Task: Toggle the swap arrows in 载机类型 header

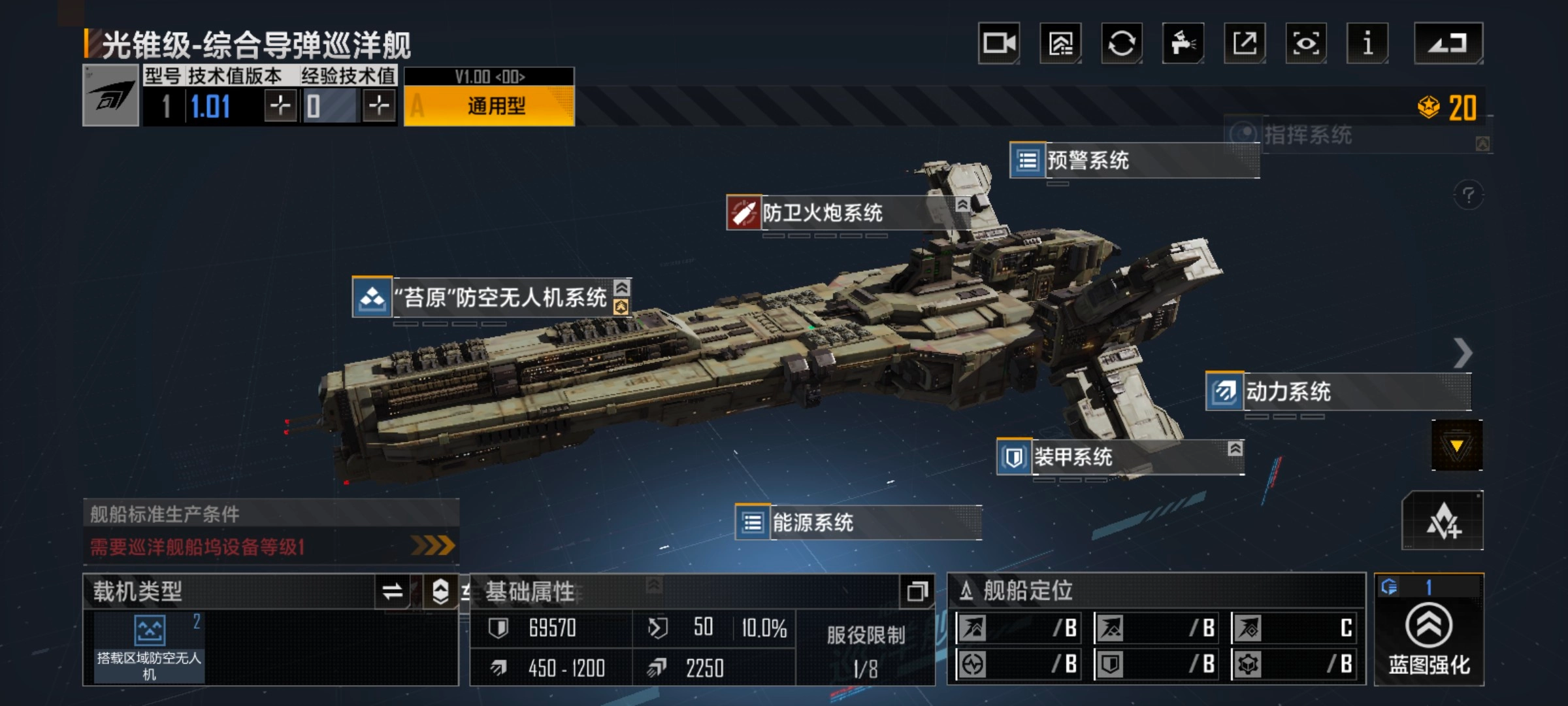Action: (393, 590)
